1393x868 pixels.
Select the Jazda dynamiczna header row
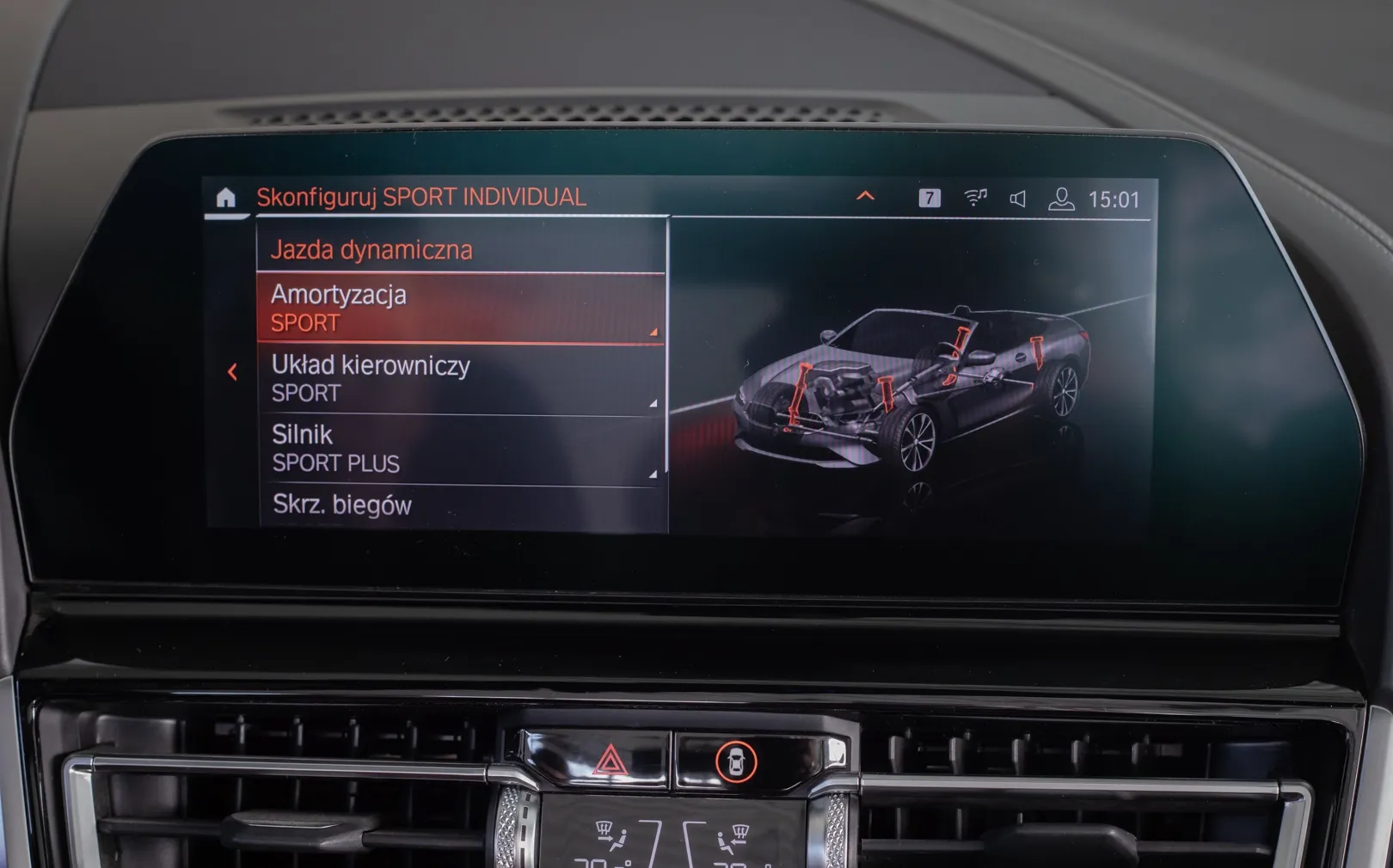click(x=461, y=250)
